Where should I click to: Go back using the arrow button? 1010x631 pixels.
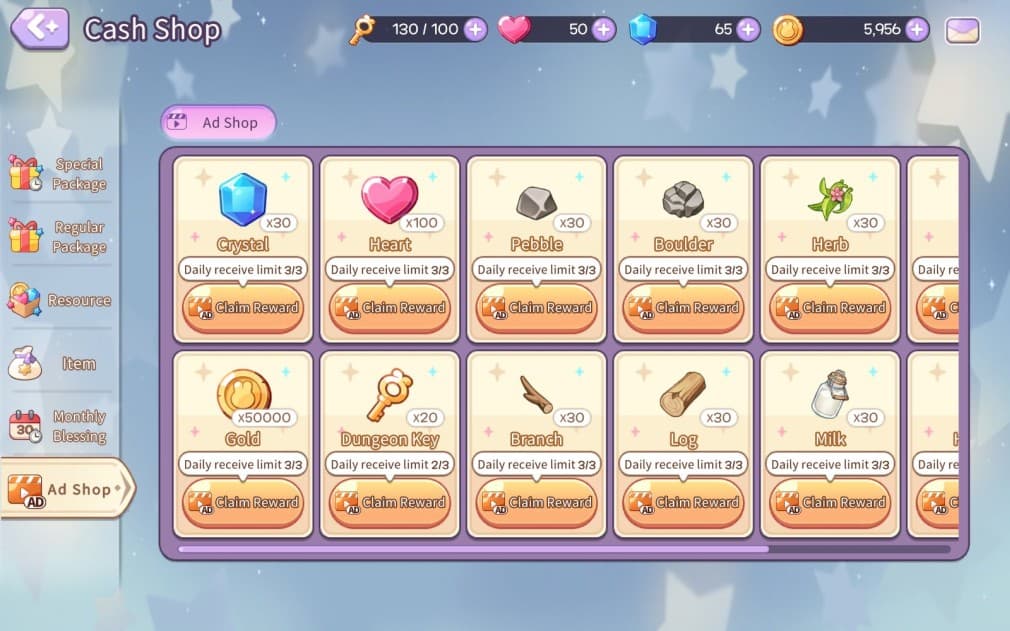(x=40, y=29)
